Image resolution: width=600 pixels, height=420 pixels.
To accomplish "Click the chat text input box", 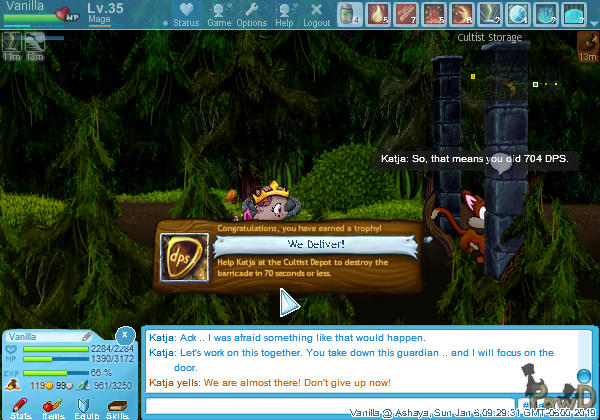I will (330, 405).
